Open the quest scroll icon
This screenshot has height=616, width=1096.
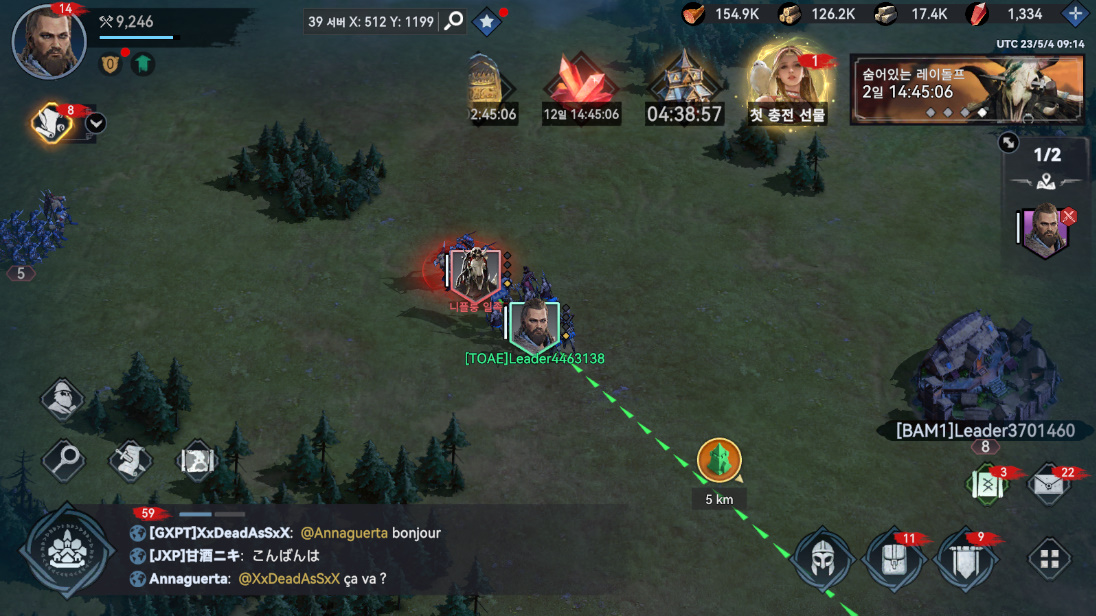tap(52, 123)
